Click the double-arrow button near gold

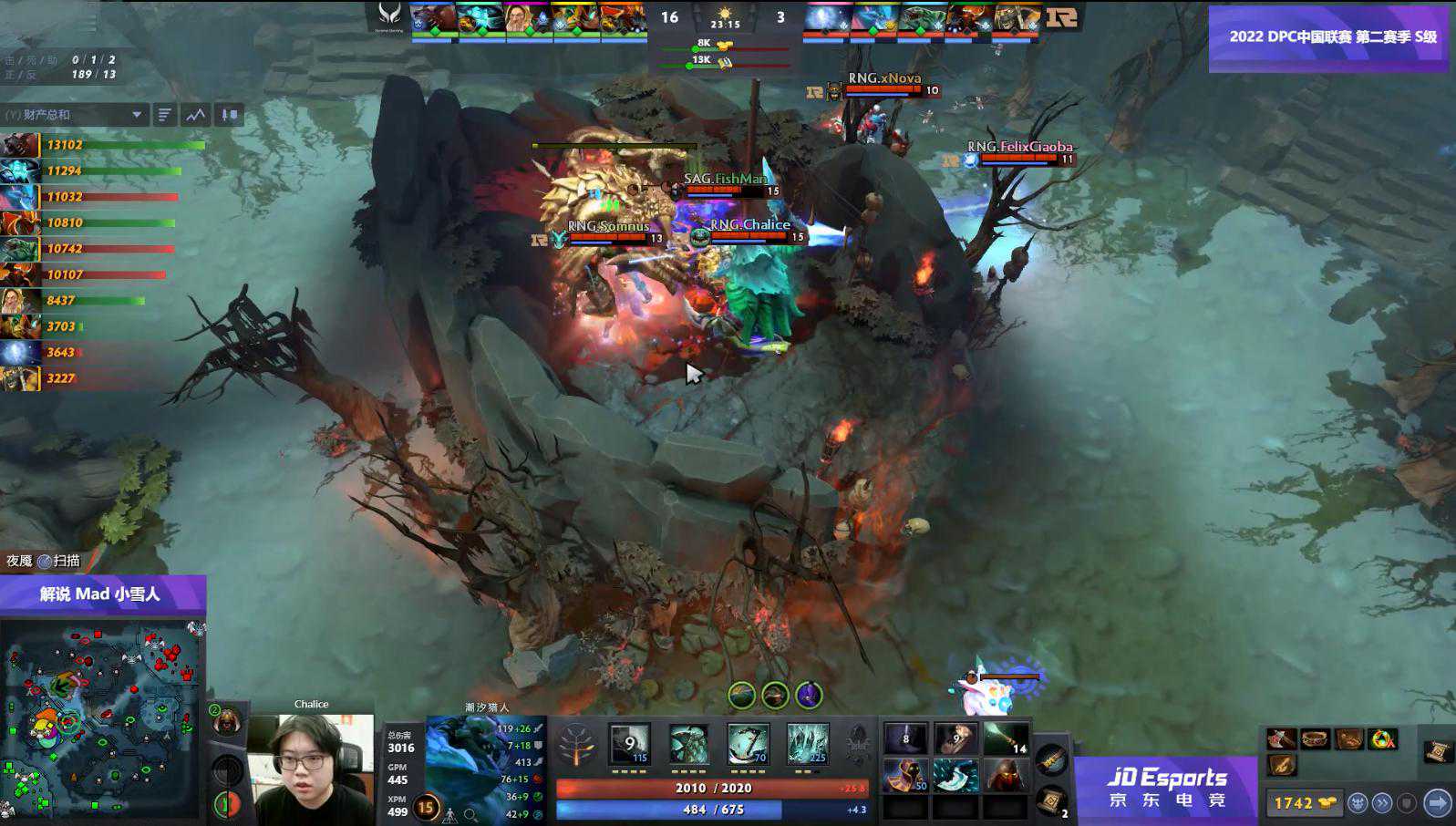point(1383,803)
